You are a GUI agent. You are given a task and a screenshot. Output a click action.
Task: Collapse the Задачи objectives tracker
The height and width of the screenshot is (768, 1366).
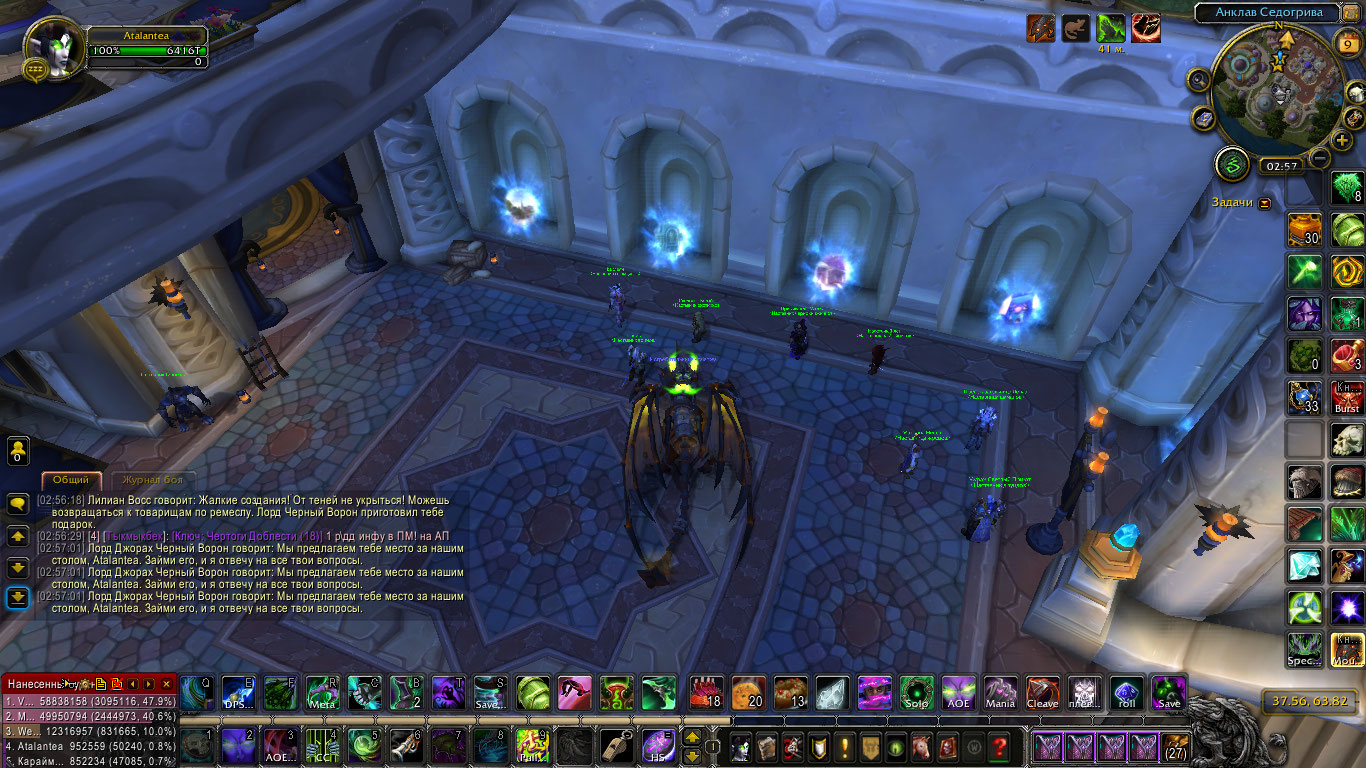click(1265, 203)
